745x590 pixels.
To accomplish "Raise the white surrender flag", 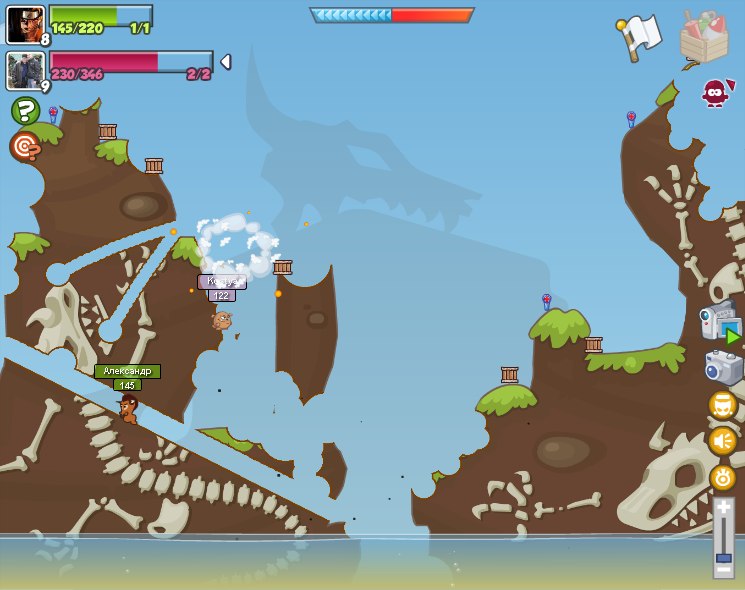I will click(x=640, y=37).
